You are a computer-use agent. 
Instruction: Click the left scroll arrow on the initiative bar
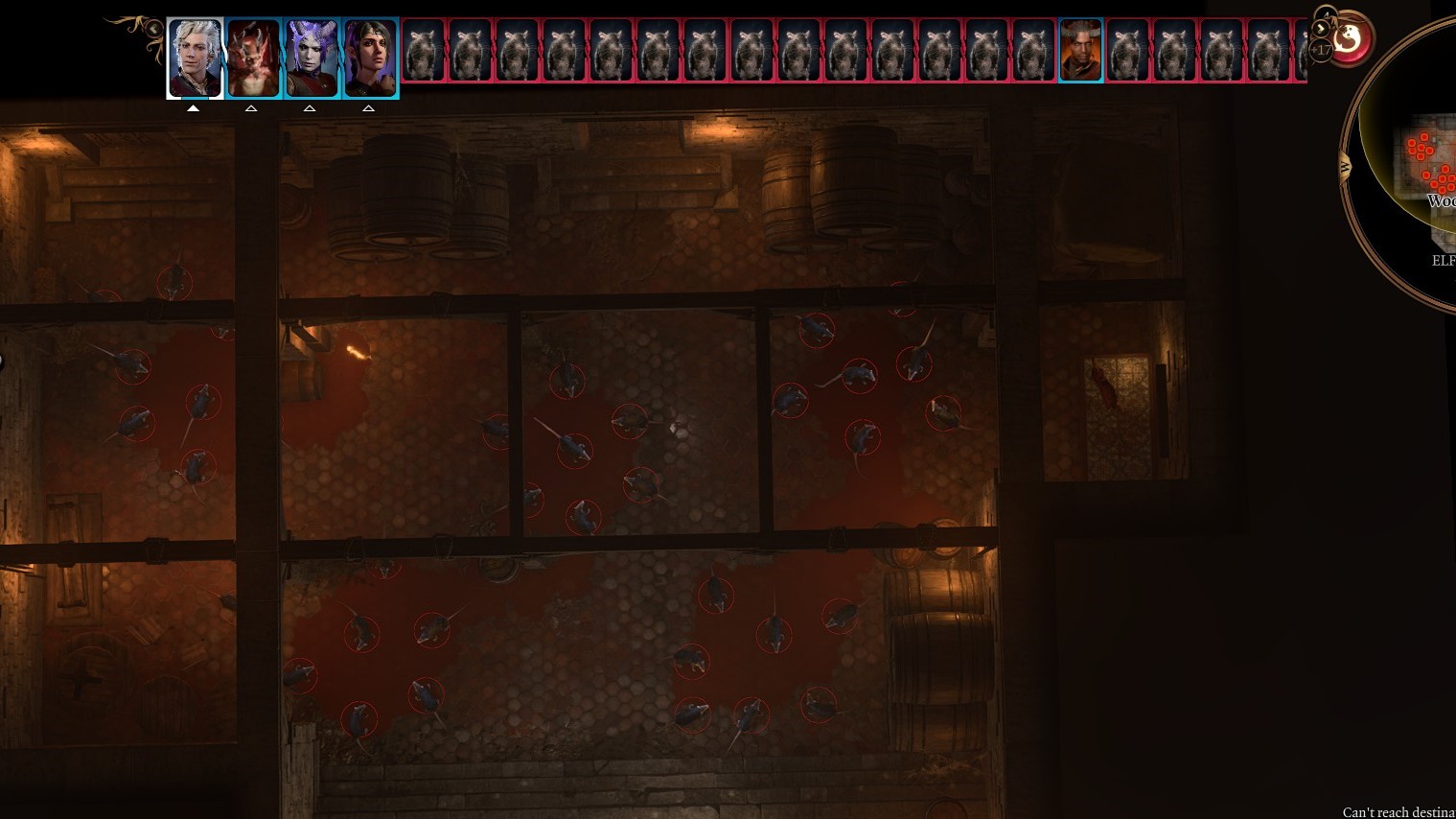pos(154,28)
